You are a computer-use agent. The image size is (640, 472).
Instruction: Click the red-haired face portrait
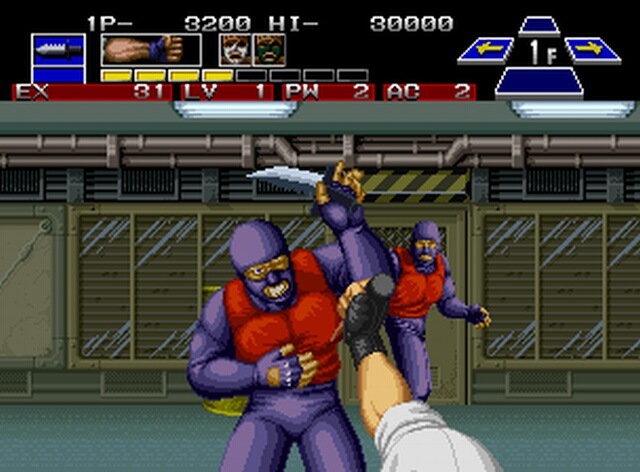(x=235, y=49)
